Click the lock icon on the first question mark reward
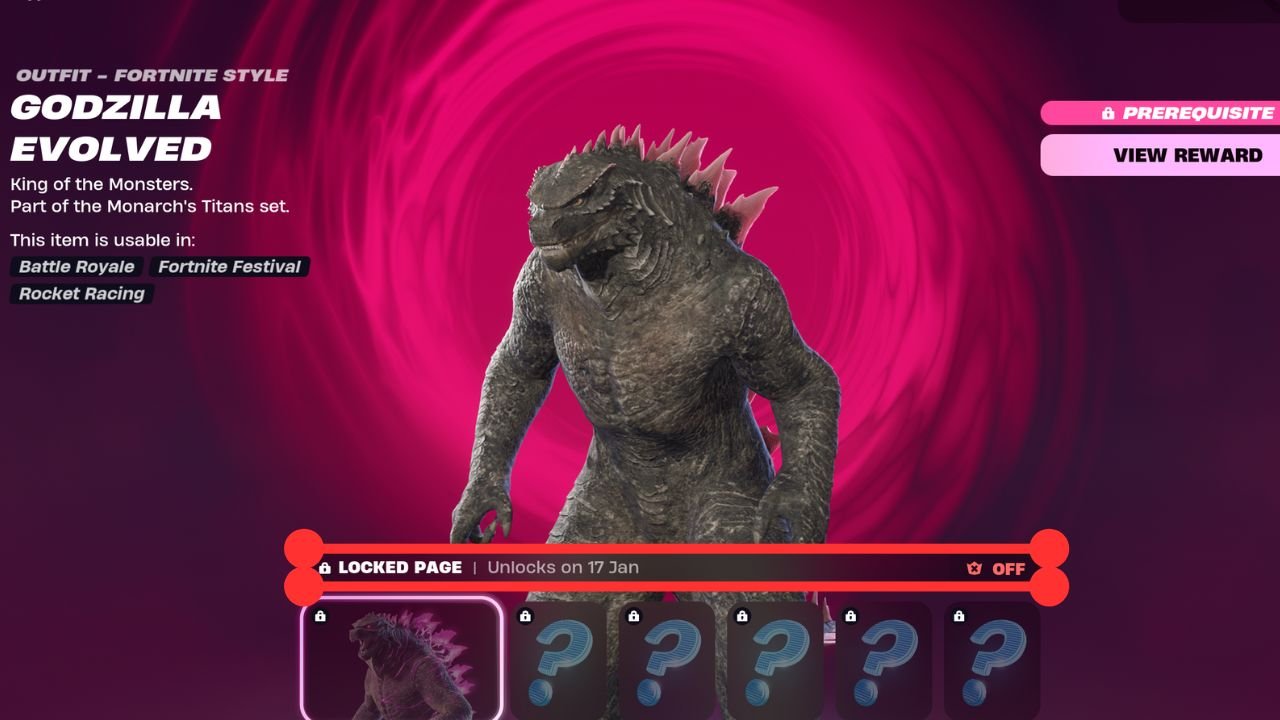This screenshot has width=1280, height=720. coord(525,616)
